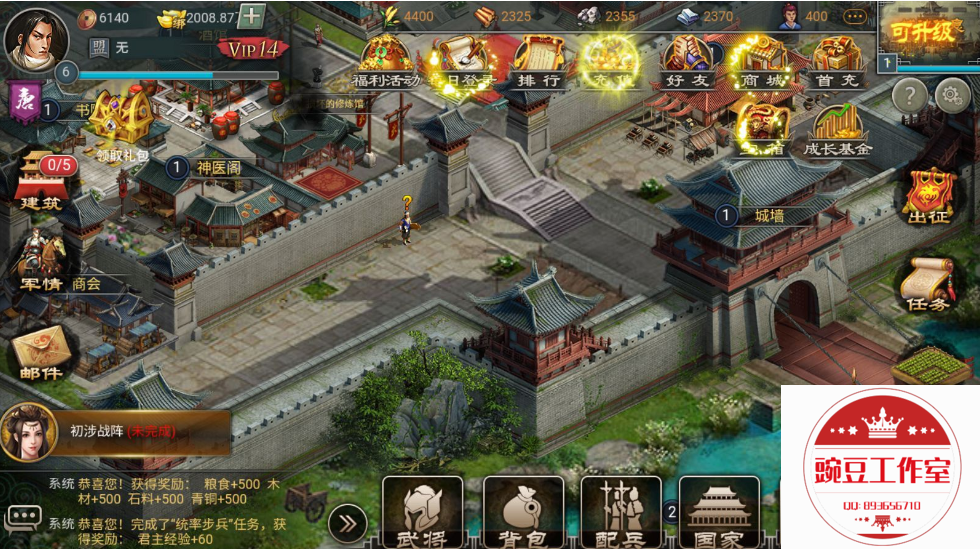This screenshot has width=980, height=549.
Task: Open the 任务 quest scroll
Action: 926,285
